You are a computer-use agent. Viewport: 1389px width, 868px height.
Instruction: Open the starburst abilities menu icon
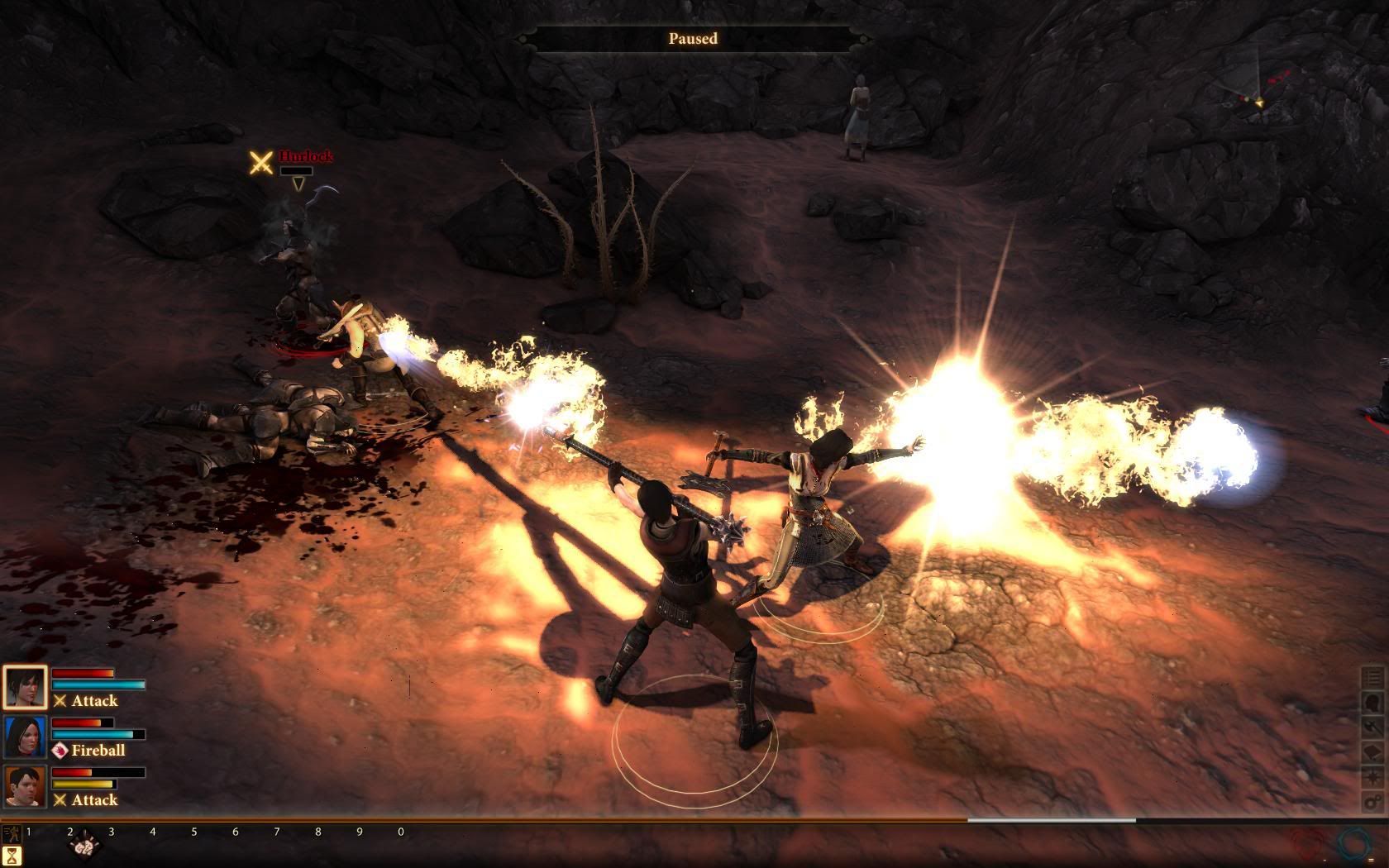point(1373,777)
